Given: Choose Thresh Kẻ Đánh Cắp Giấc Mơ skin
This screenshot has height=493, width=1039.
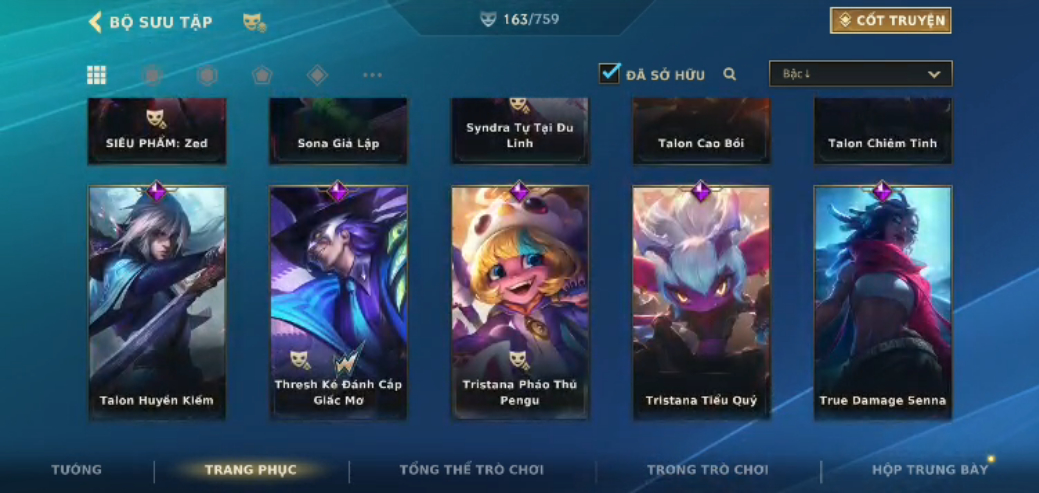Looking at the screenshot, I should [x=338, y=302].
